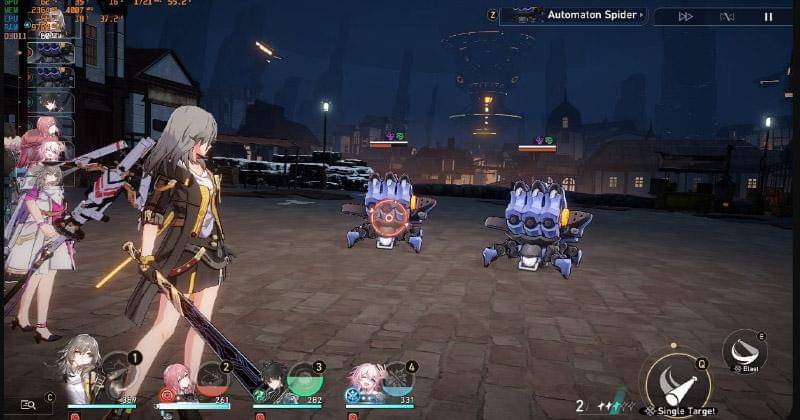Image resolution: width=800 pixels, height=420 pixels.
Task: Target the right-hand Automaton Spider enemy
Action: pos(537,223)
